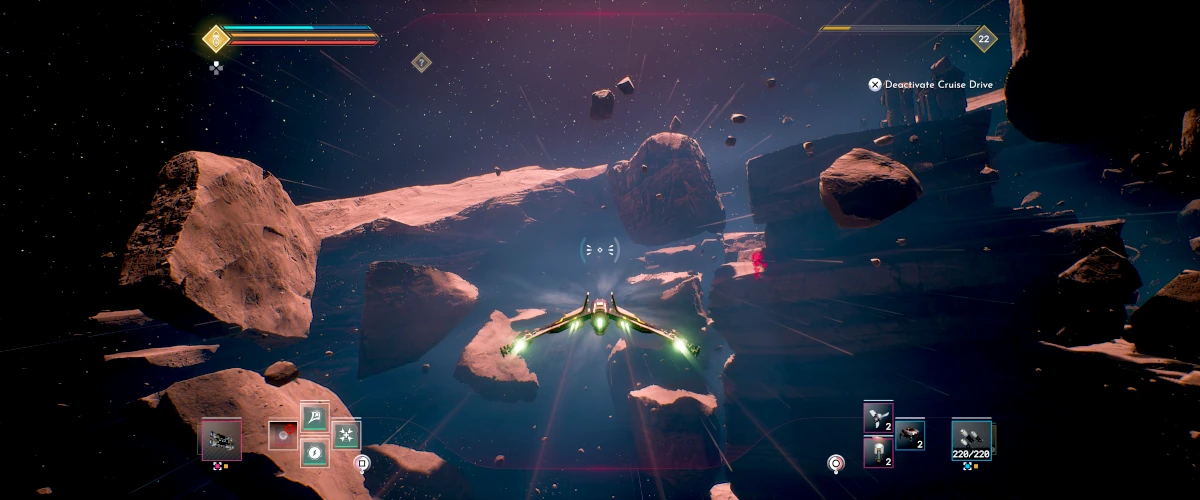Use the three-bladed consumable slot
The height and width of the screenshot is (500, 1200).
pyautogui.click(x=878, y=417)
